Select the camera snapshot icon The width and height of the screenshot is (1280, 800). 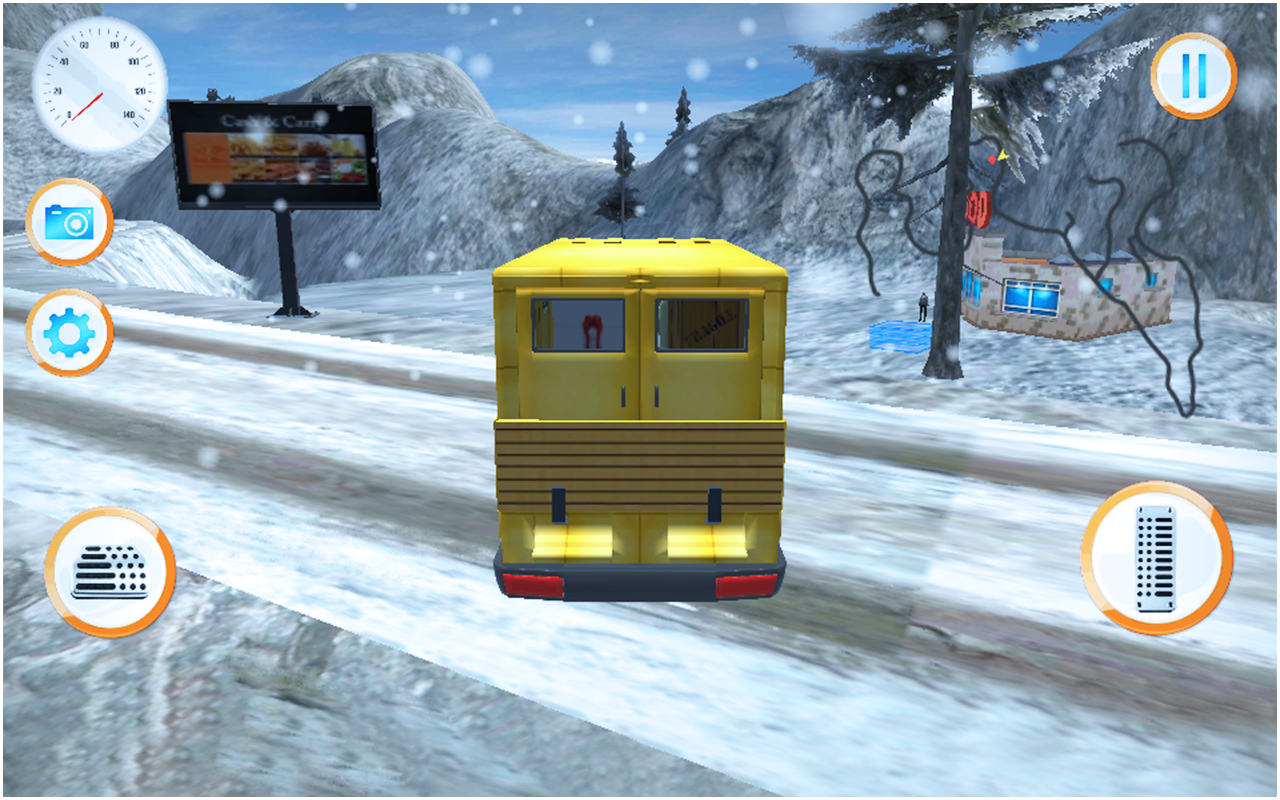(70, 223)
